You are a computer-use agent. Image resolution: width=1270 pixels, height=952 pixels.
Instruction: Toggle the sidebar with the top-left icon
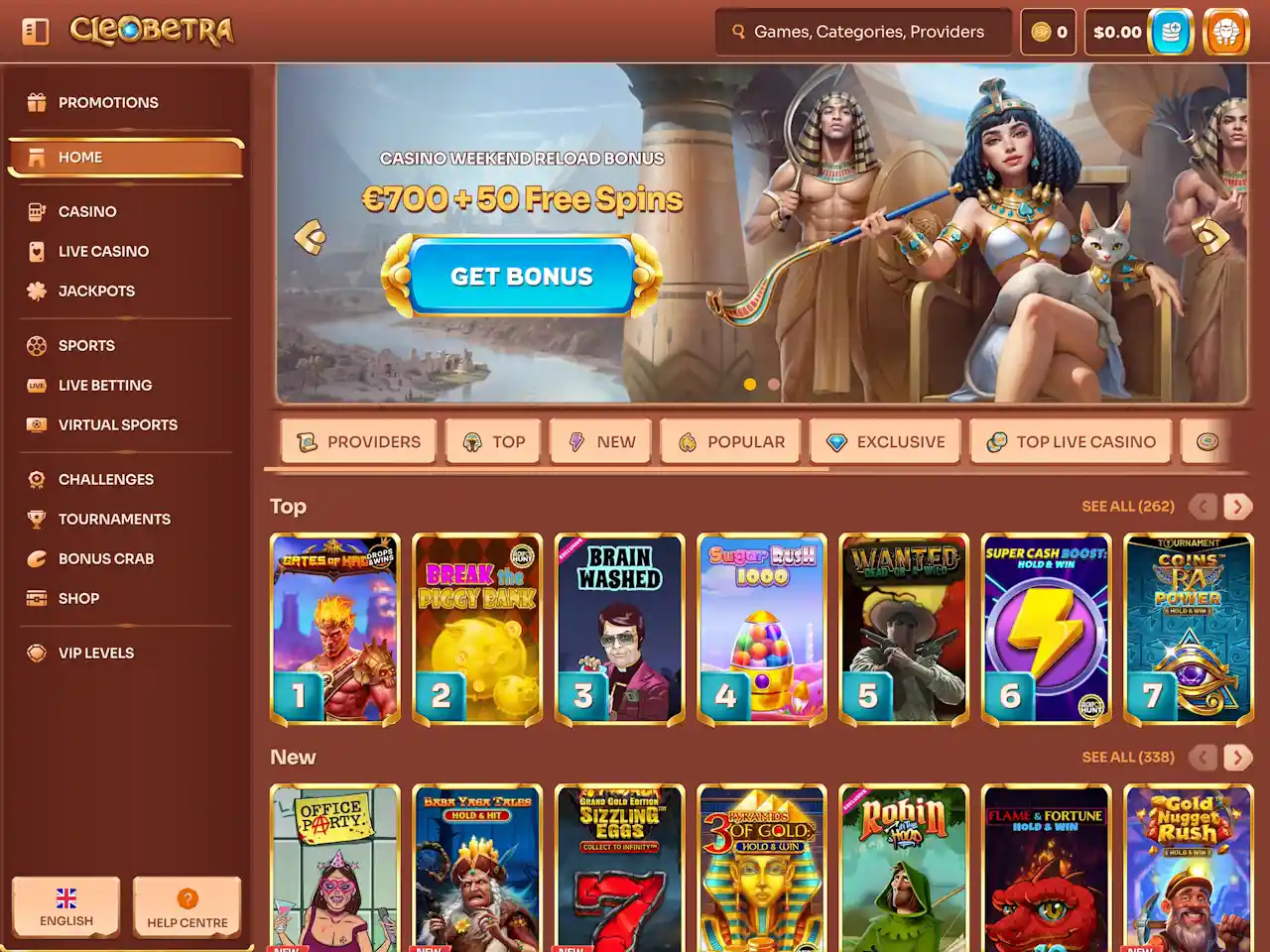(36, 31)
